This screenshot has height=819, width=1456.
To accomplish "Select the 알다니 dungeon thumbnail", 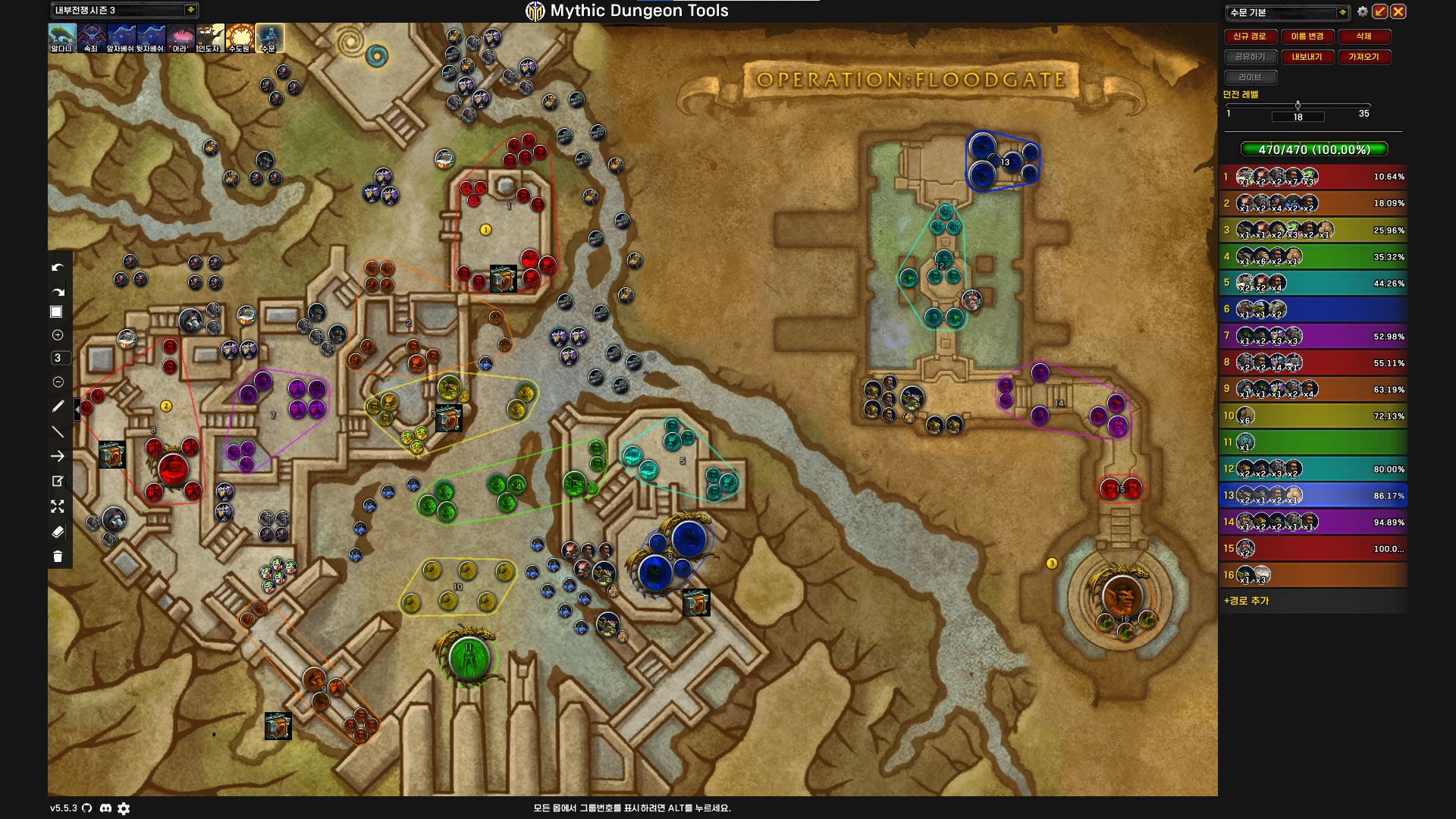I will [x=62, y=38].
